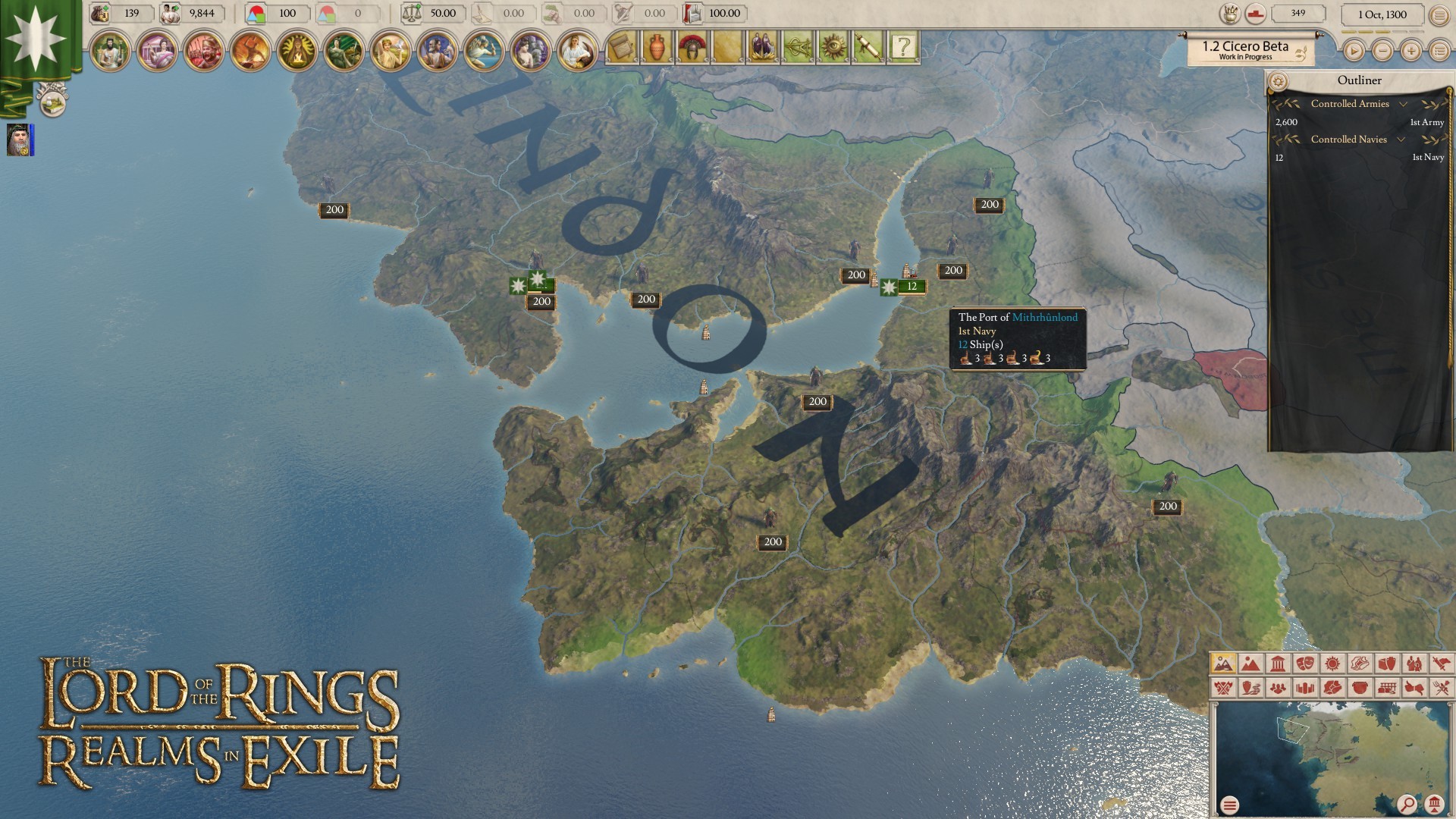
Task: Switch to the sun icon map mode
Action: [x=1332, y=664]
